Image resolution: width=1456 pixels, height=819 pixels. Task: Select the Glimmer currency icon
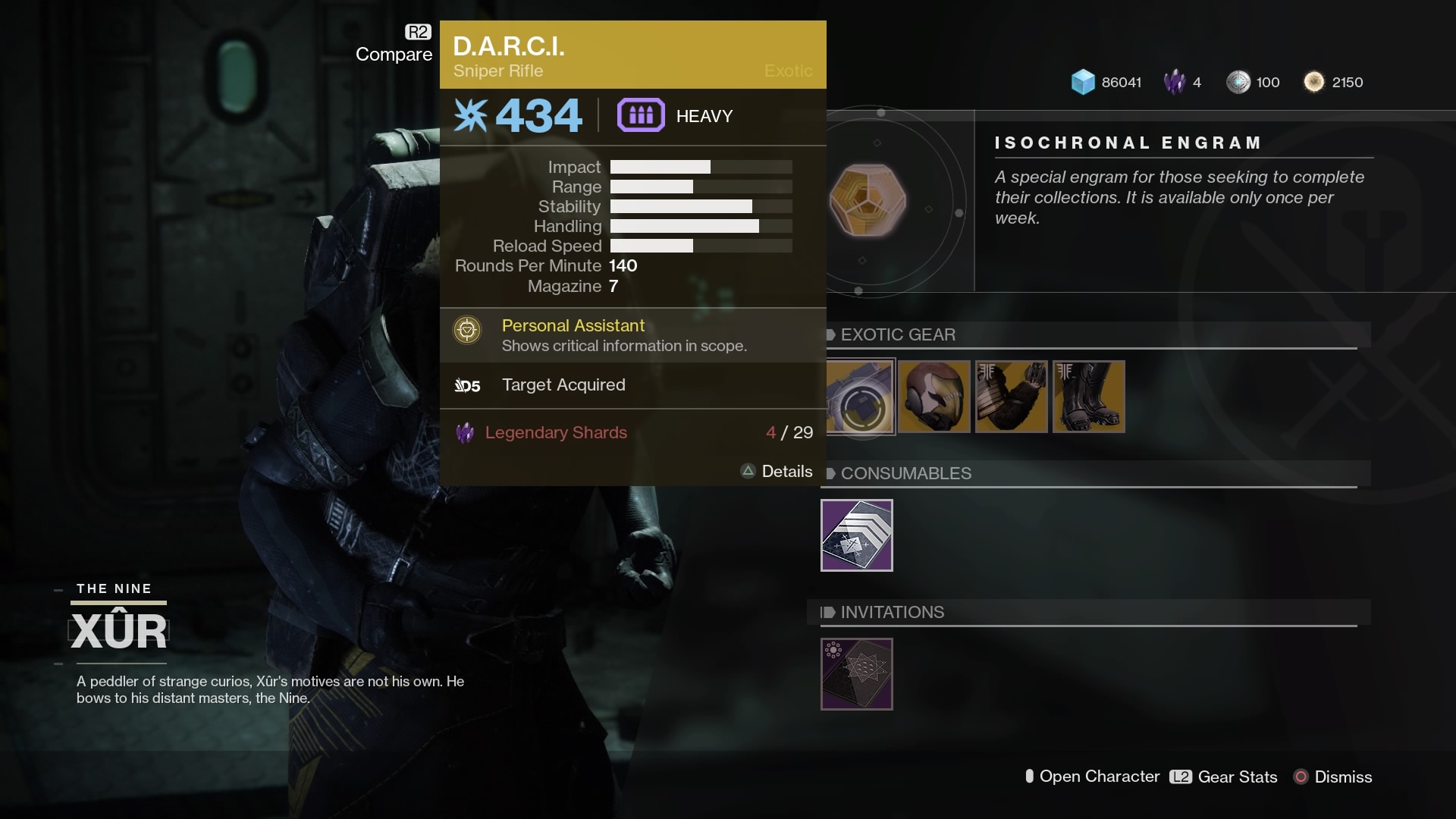coord(1084,82)
